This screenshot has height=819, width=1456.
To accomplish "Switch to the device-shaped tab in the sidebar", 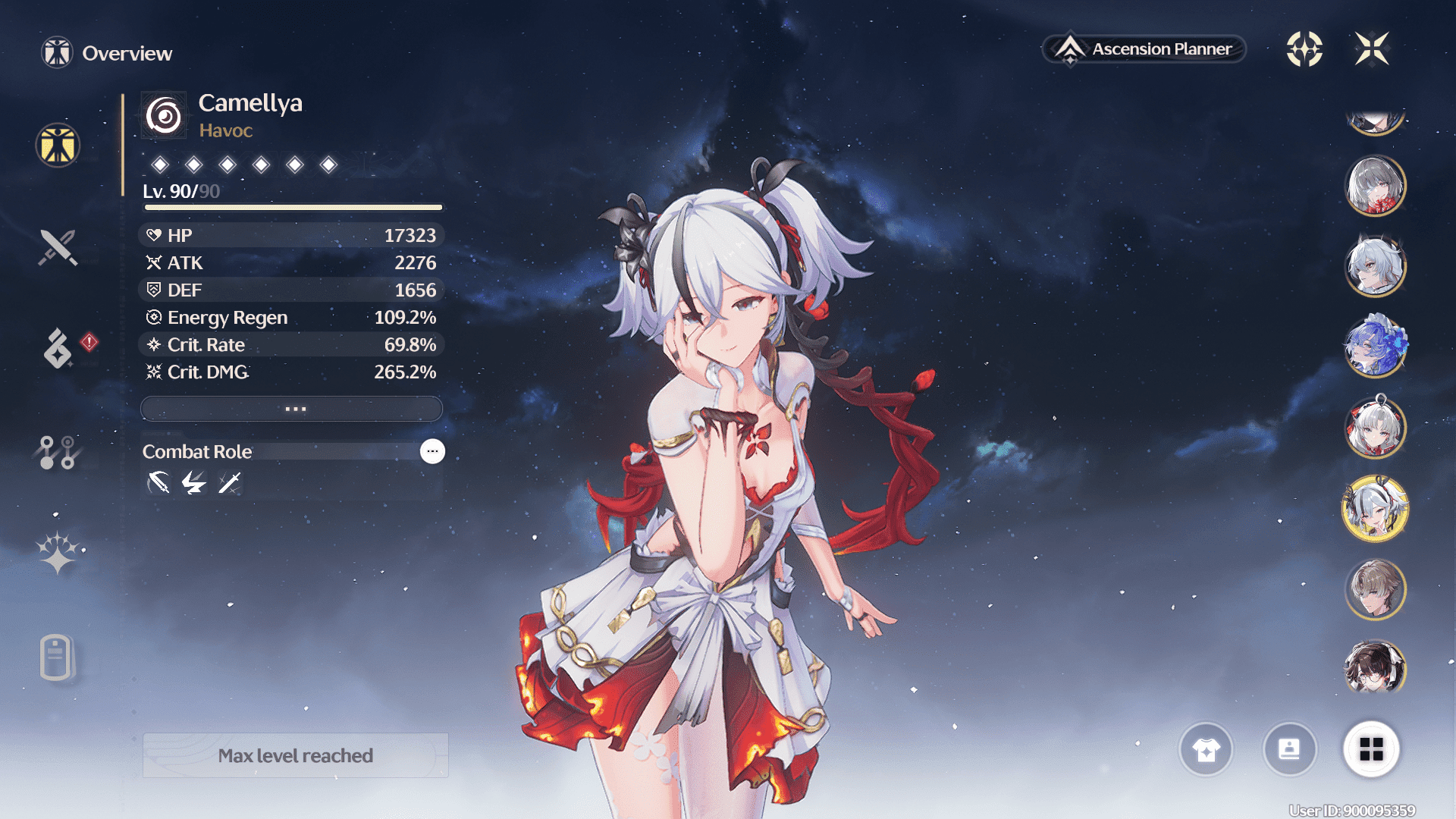I will coord(56,657).
